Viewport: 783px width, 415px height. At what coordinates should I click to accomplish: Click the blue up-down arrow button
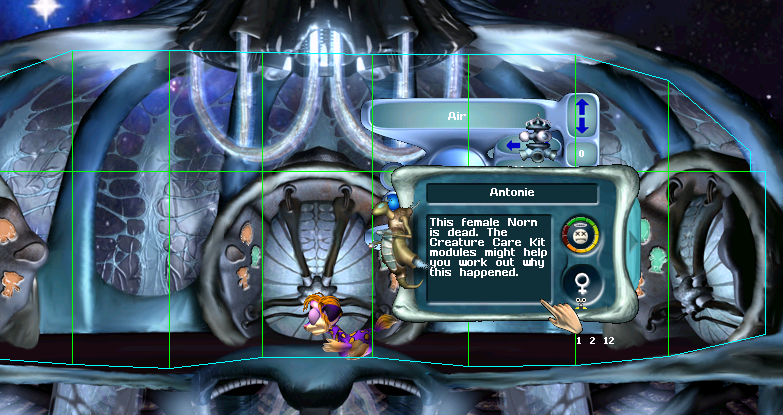tap(580, 115)
